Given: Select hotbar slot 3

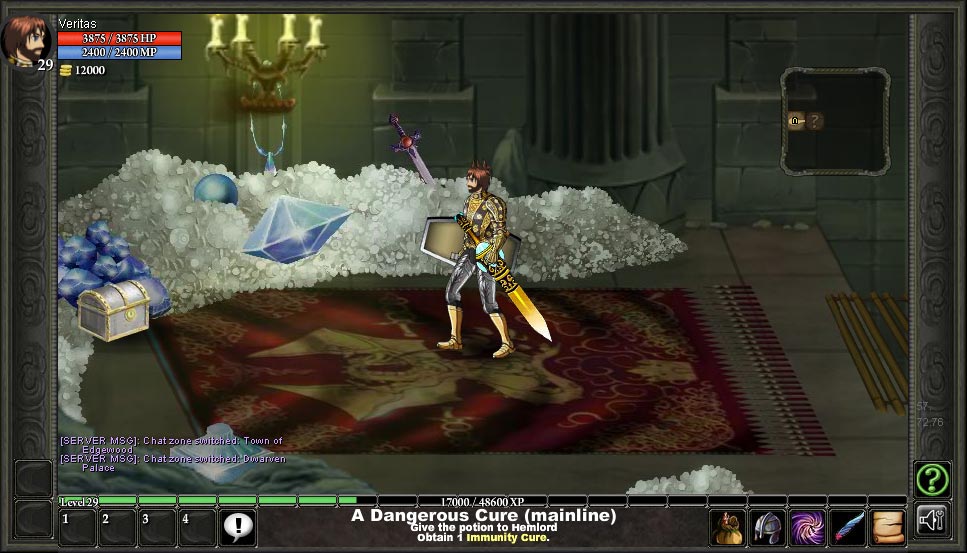Looking at the screenshot, I should point(157,527).
